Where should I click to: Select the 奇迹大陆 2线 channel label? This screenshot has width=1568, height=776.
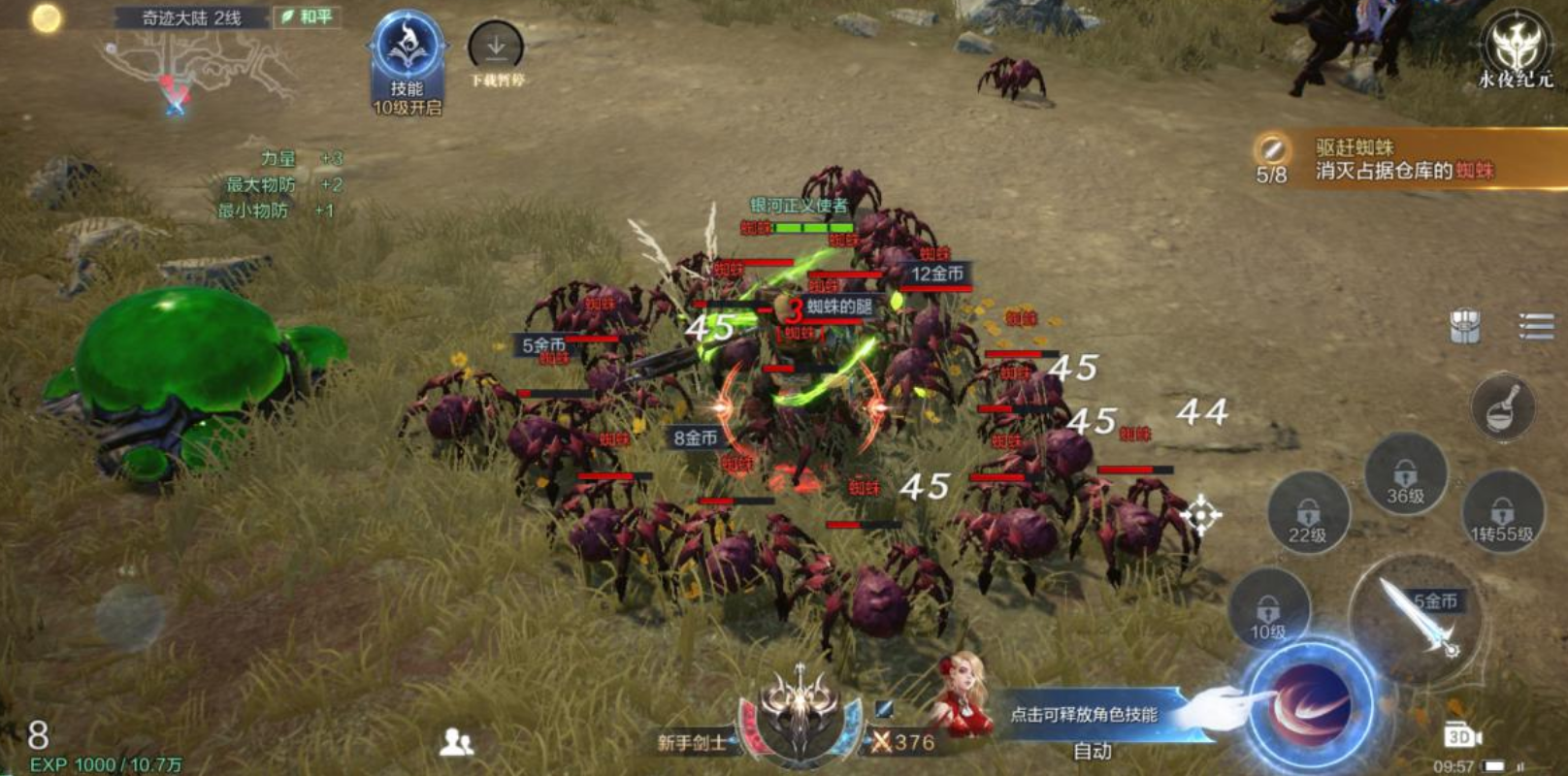coord(192,17)
